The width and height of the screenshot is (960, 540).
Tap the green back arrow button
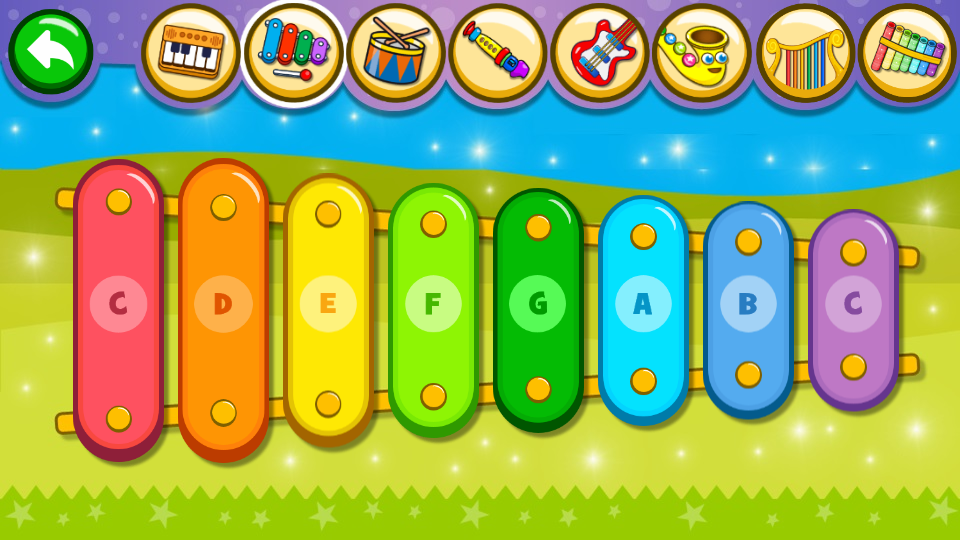pos(50,50)
